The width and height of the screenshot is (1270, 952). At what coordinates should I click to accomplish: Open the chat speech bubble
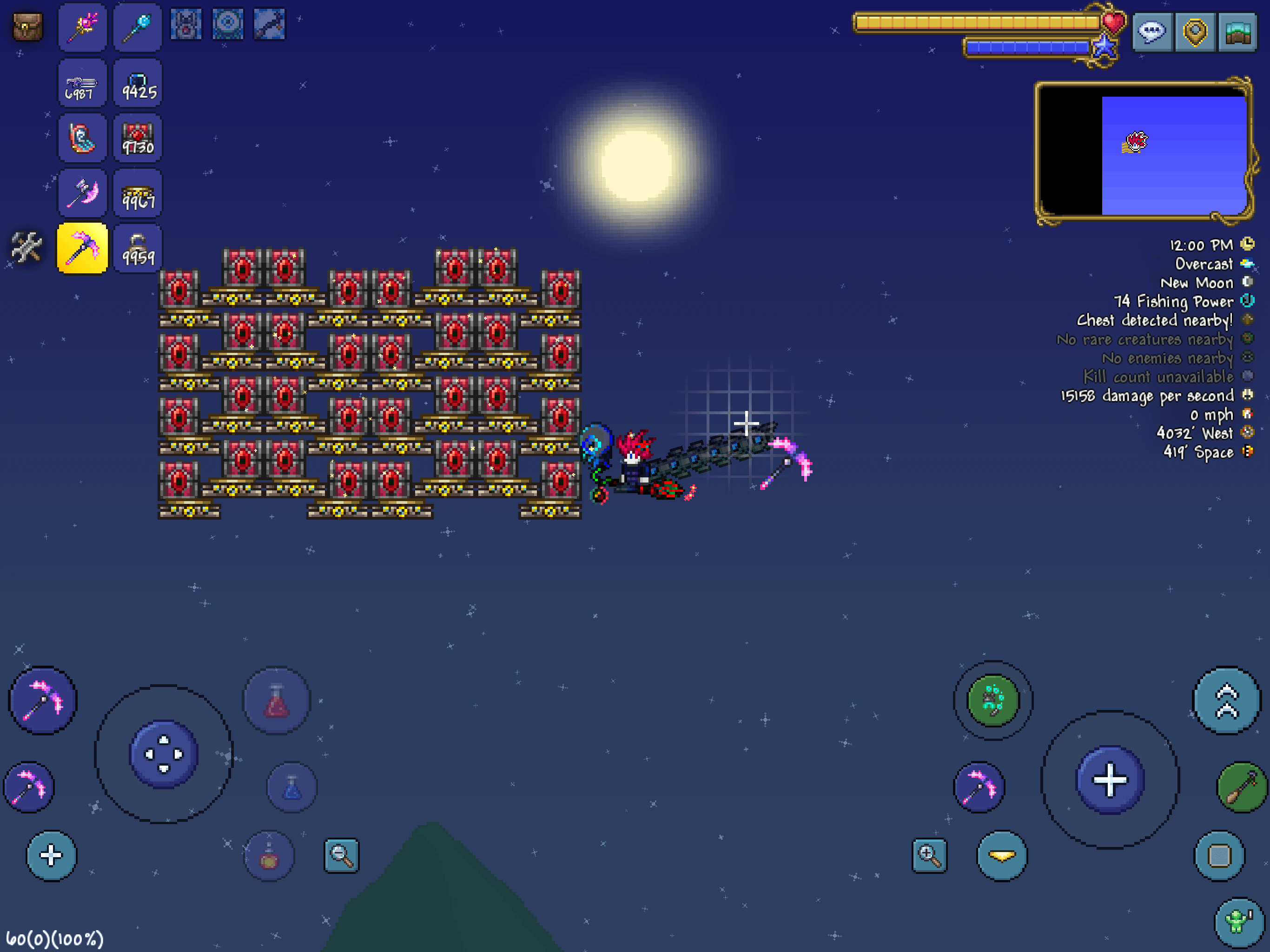coord(1152,32)
